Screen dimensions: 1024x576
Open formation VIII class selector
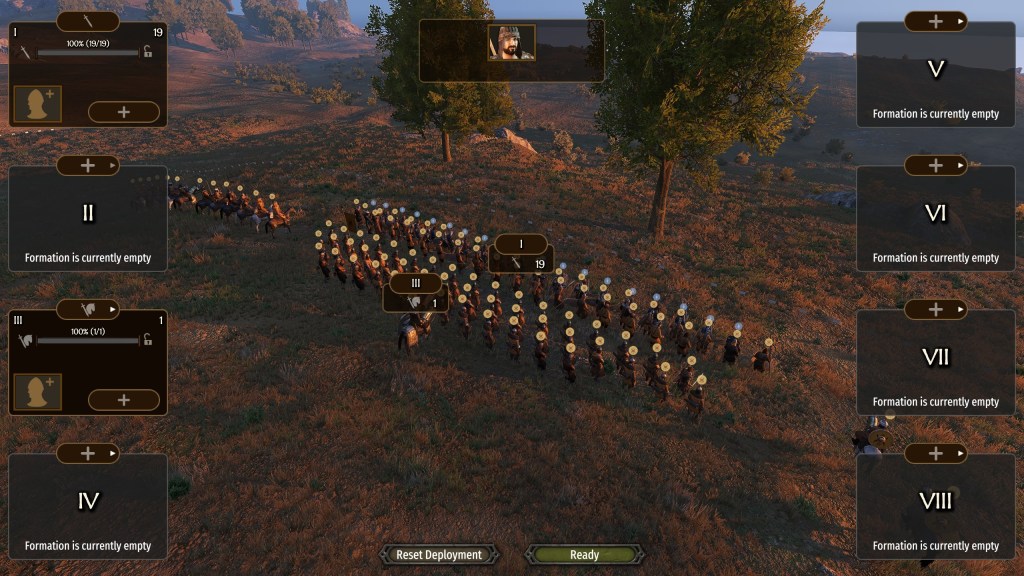pyautogui.click(x=936, y=453)
